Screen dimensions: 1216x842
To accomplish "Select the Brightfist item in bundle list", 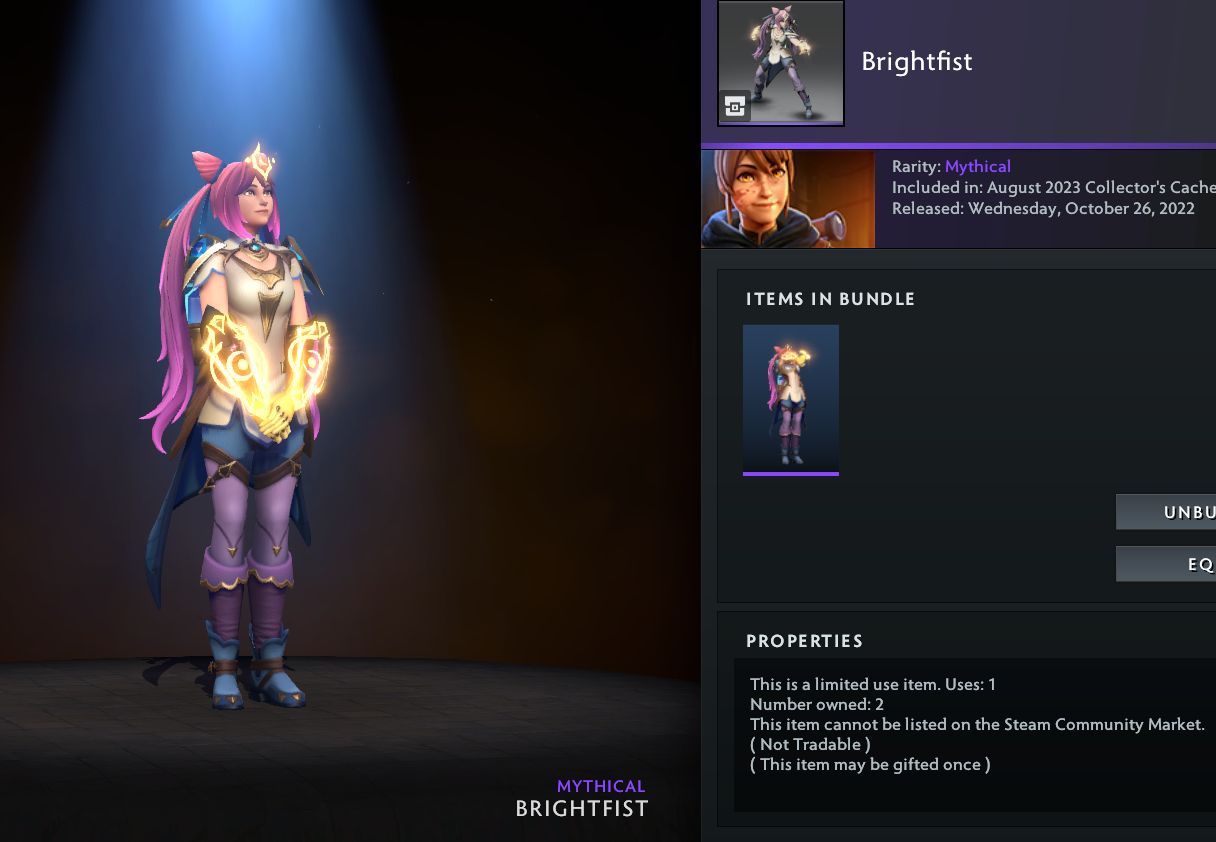I will [x=790, y=398].
